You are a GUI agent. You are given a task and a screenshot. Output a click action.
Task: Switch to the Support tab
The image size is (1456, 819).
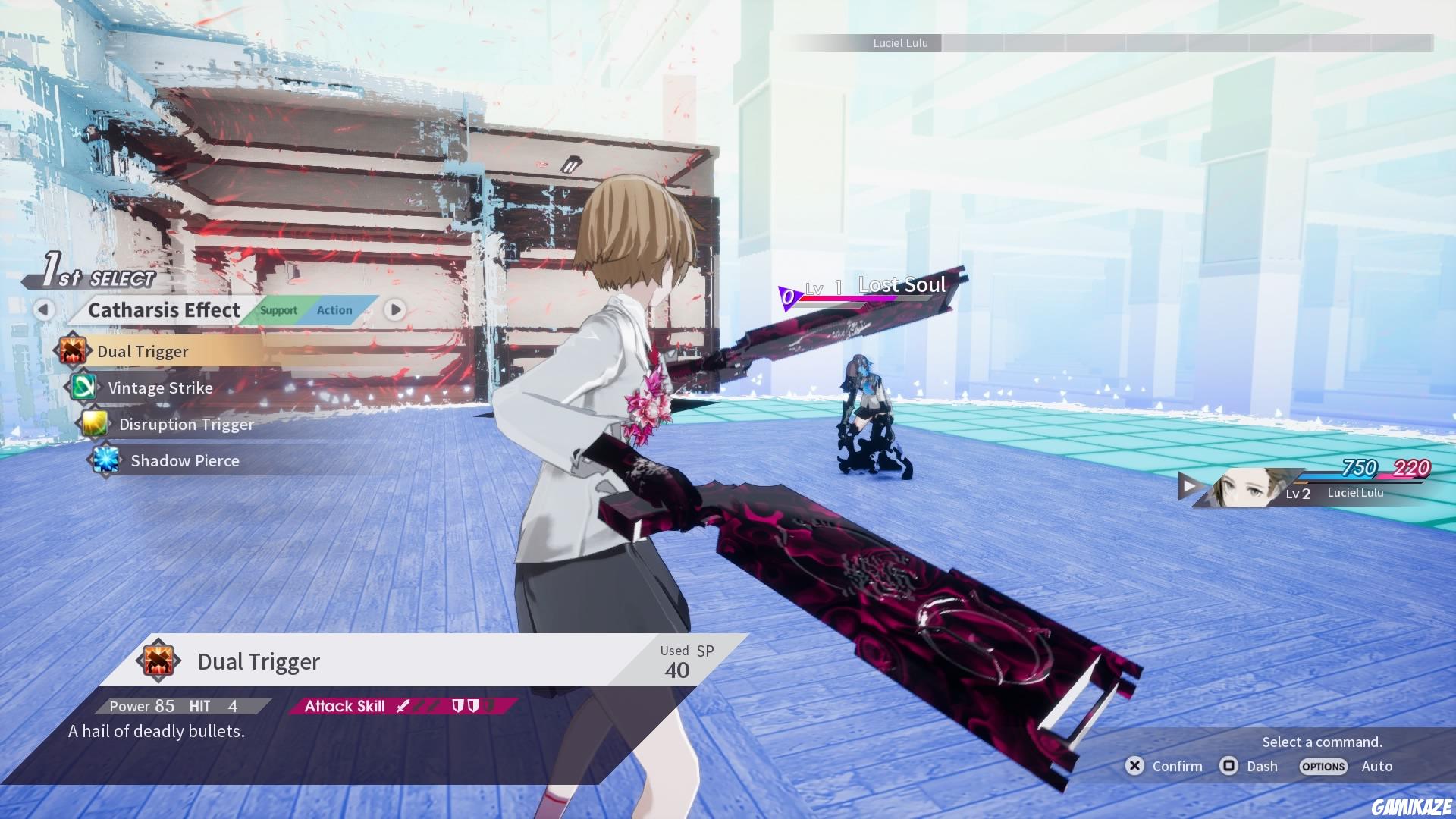pos(278,310)
